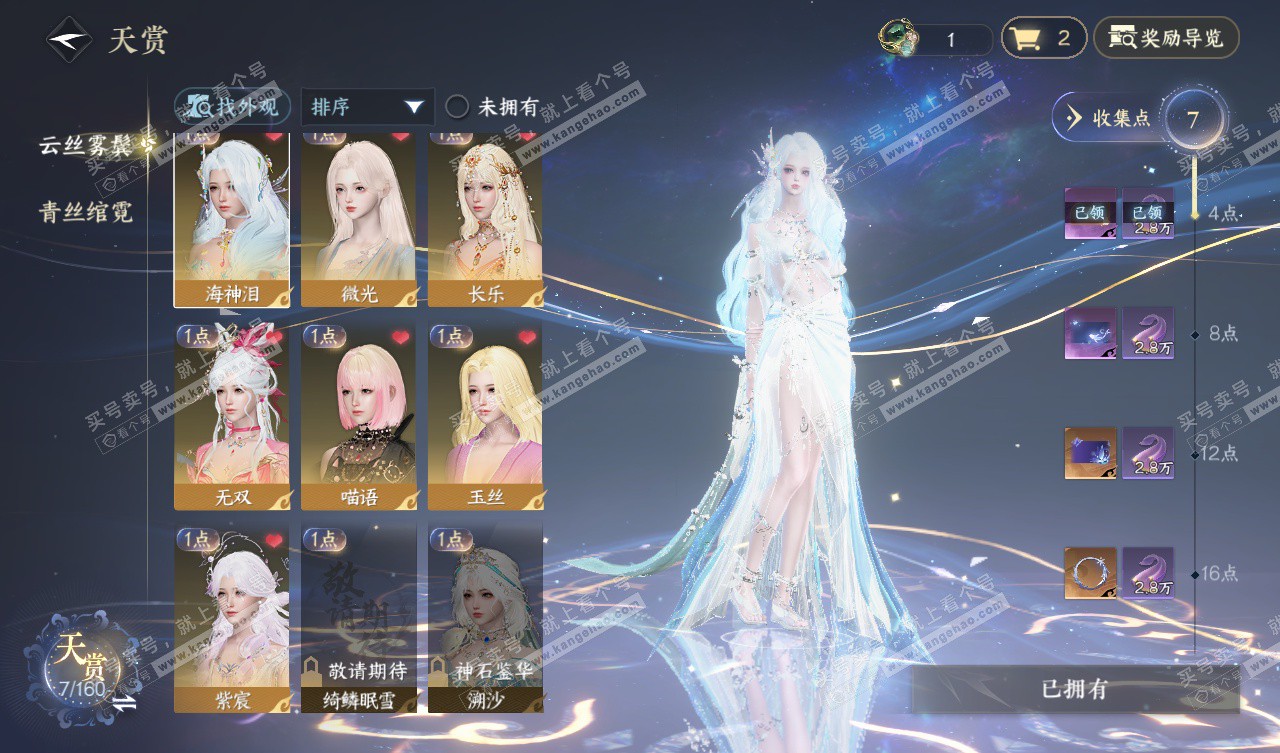Open the 找外观 appearance search
1280x753 pixels.
click(x=233, y=107)
